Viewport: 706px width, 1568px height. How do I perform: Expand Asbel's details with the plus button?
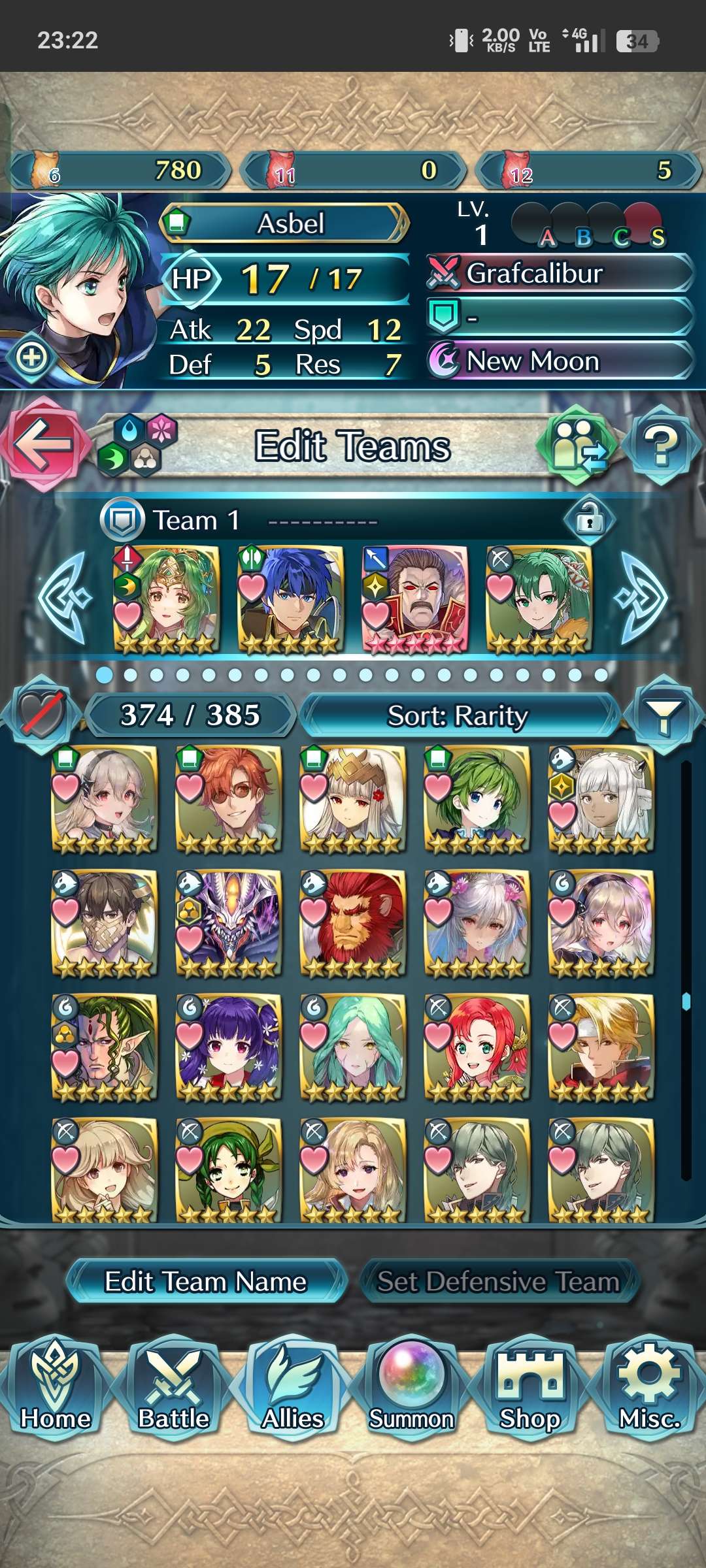(x=32, y=357)
